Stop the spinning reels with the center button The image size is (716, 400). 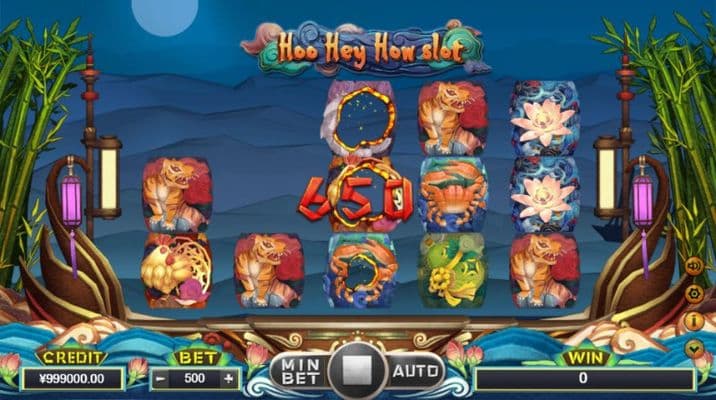coord(357,372)
